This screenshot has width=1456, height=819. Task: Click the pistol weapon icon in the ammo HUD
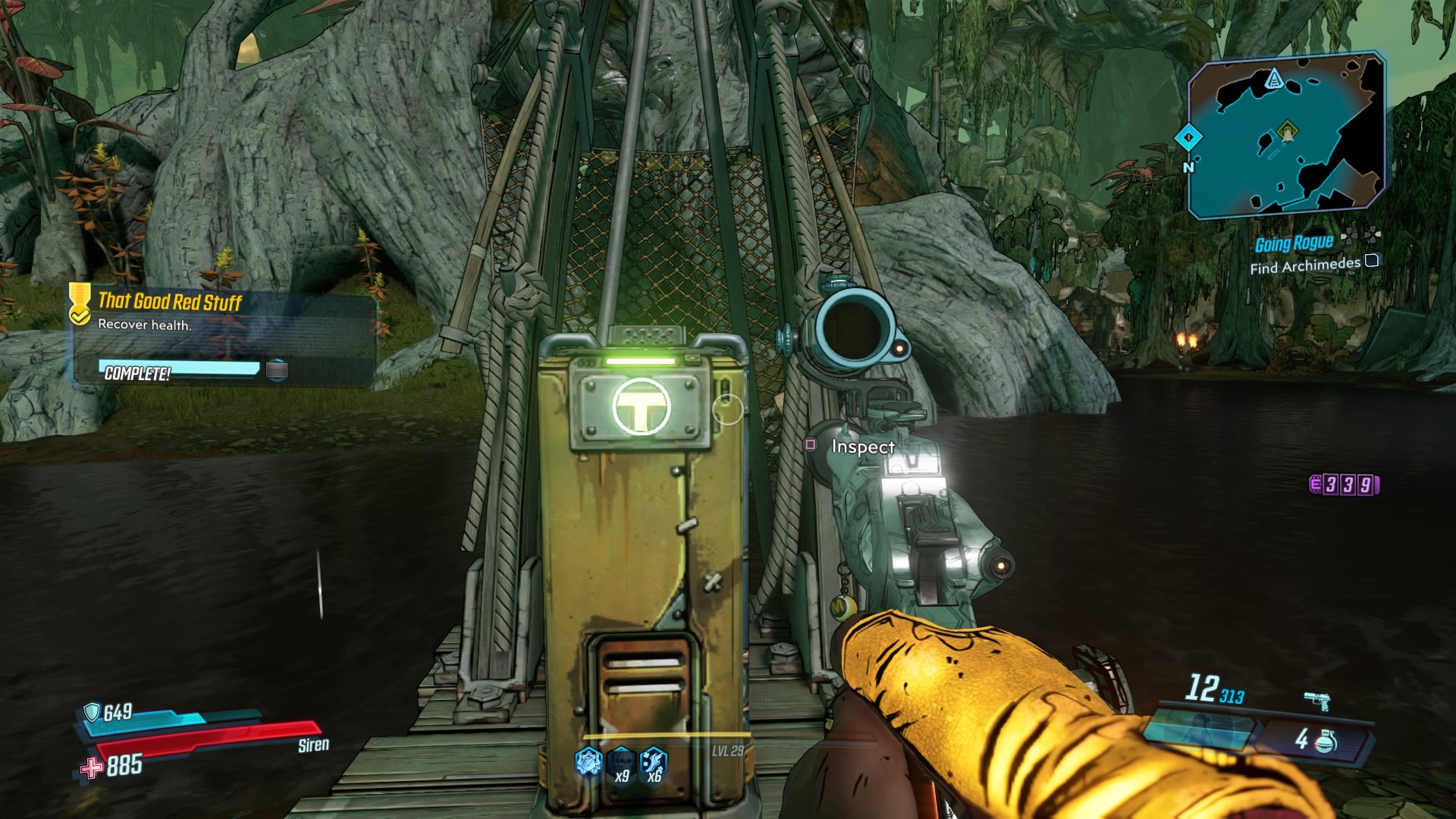(x=1318, y=699)
